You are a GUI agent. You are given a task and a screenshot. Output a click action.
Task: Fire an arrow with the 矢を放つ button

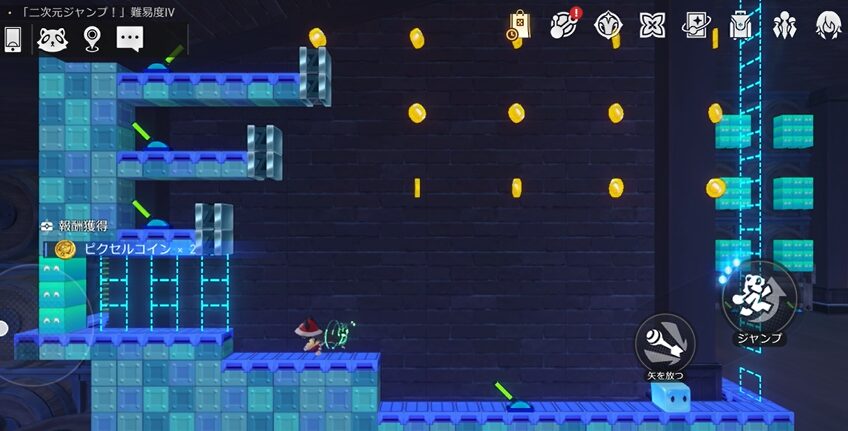664,342
